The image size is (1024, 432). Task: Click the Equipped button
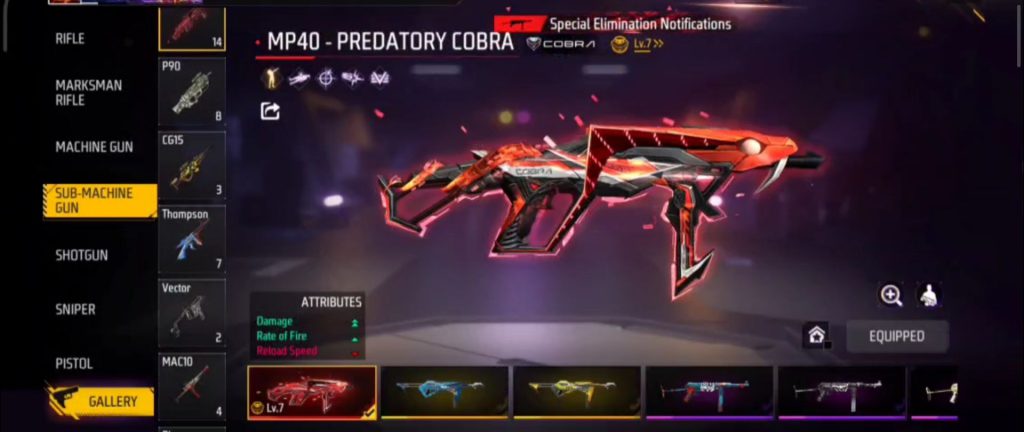click(x=897, y=337)
